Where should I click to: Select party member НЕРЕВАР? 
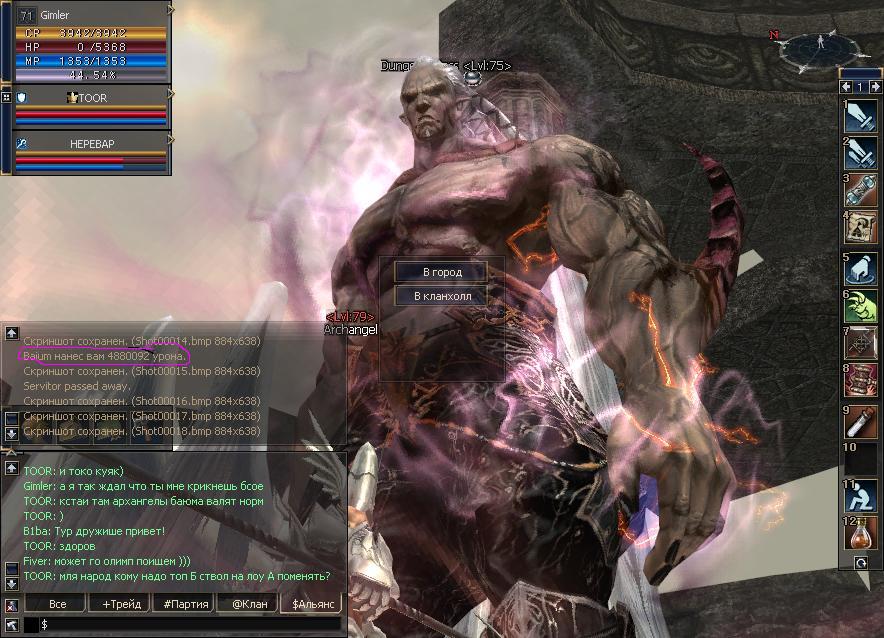coord(92,144)
